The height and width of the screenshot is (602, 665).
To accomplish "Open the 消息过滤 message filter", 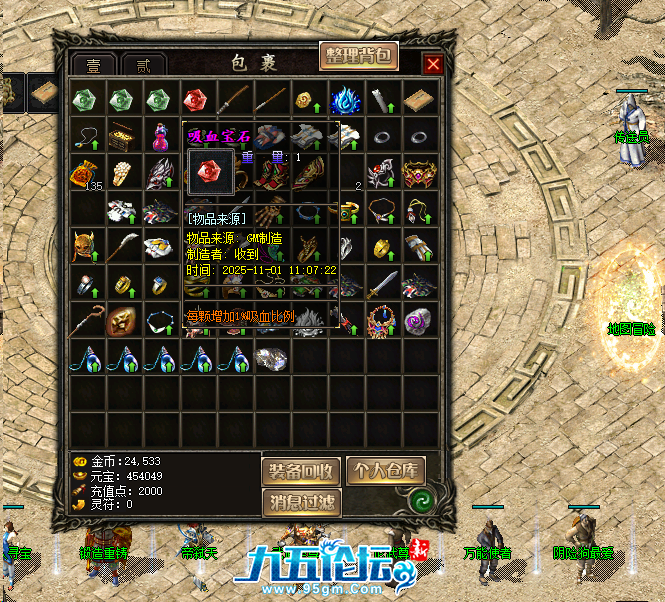I will [x=301, y=502].
